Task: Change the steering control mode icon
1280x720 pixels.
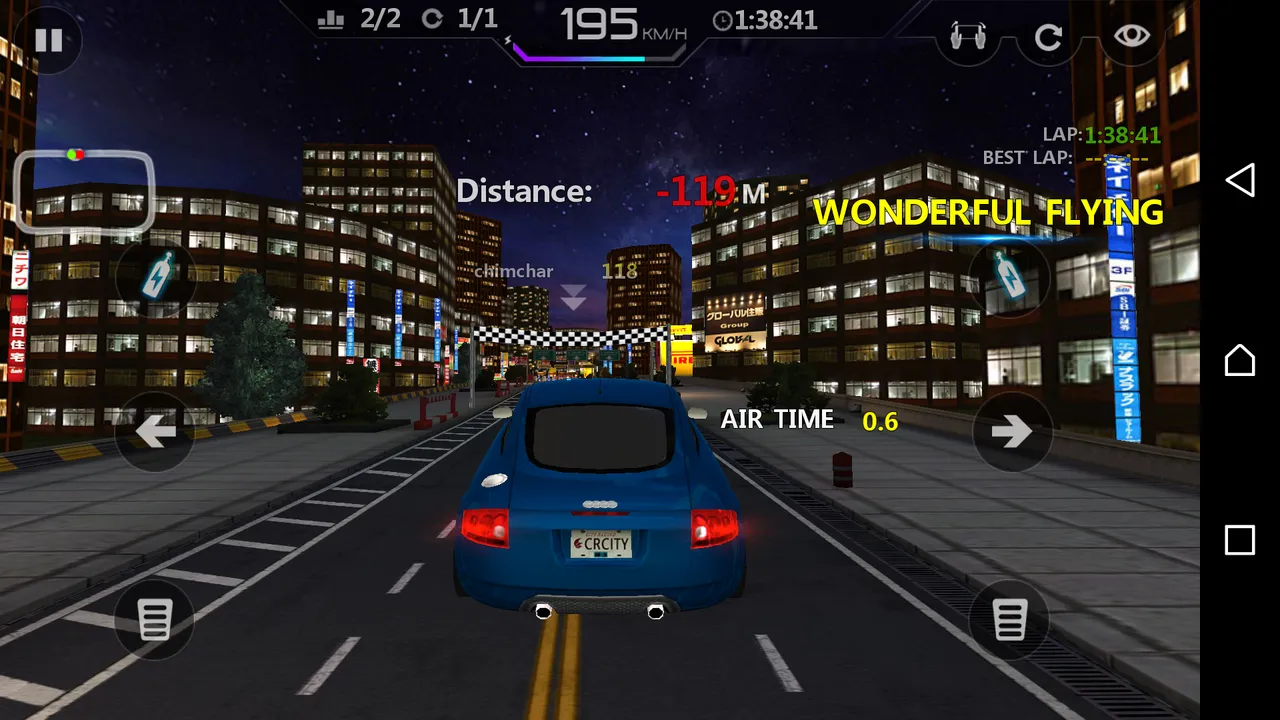Action: click(967, 37)
